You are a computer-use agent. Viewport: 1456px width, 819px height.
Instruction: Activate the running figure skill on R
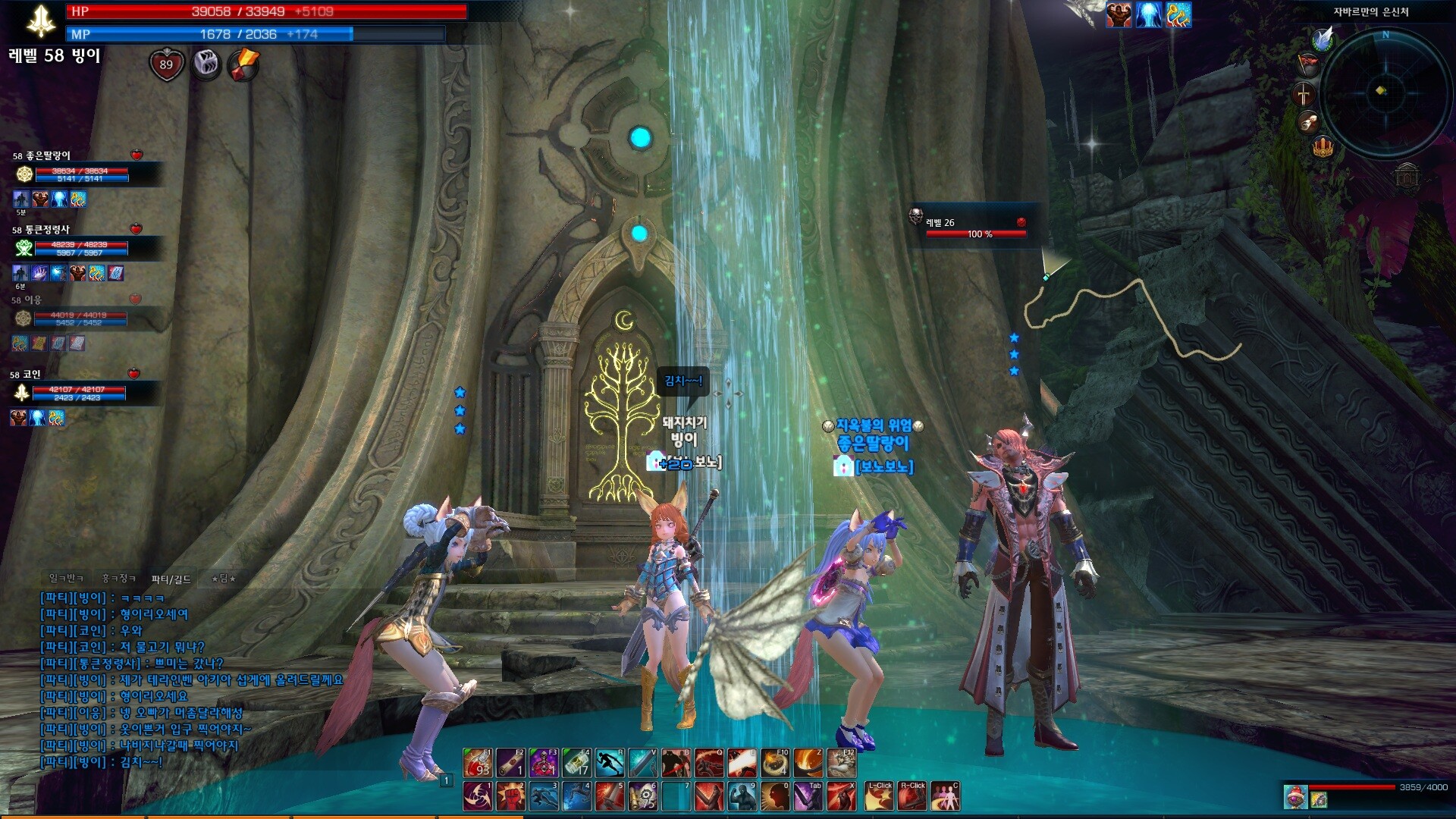tap(610, 762)
